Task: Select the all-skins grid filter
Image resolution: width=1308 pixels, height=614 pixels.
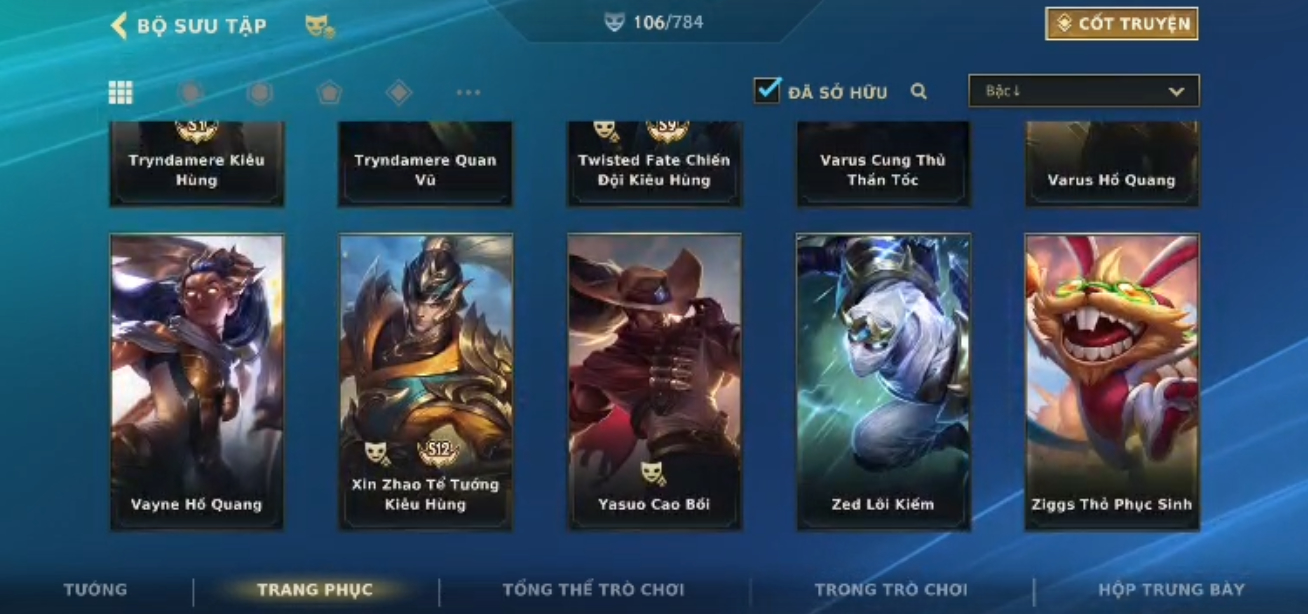Action: 121,93
